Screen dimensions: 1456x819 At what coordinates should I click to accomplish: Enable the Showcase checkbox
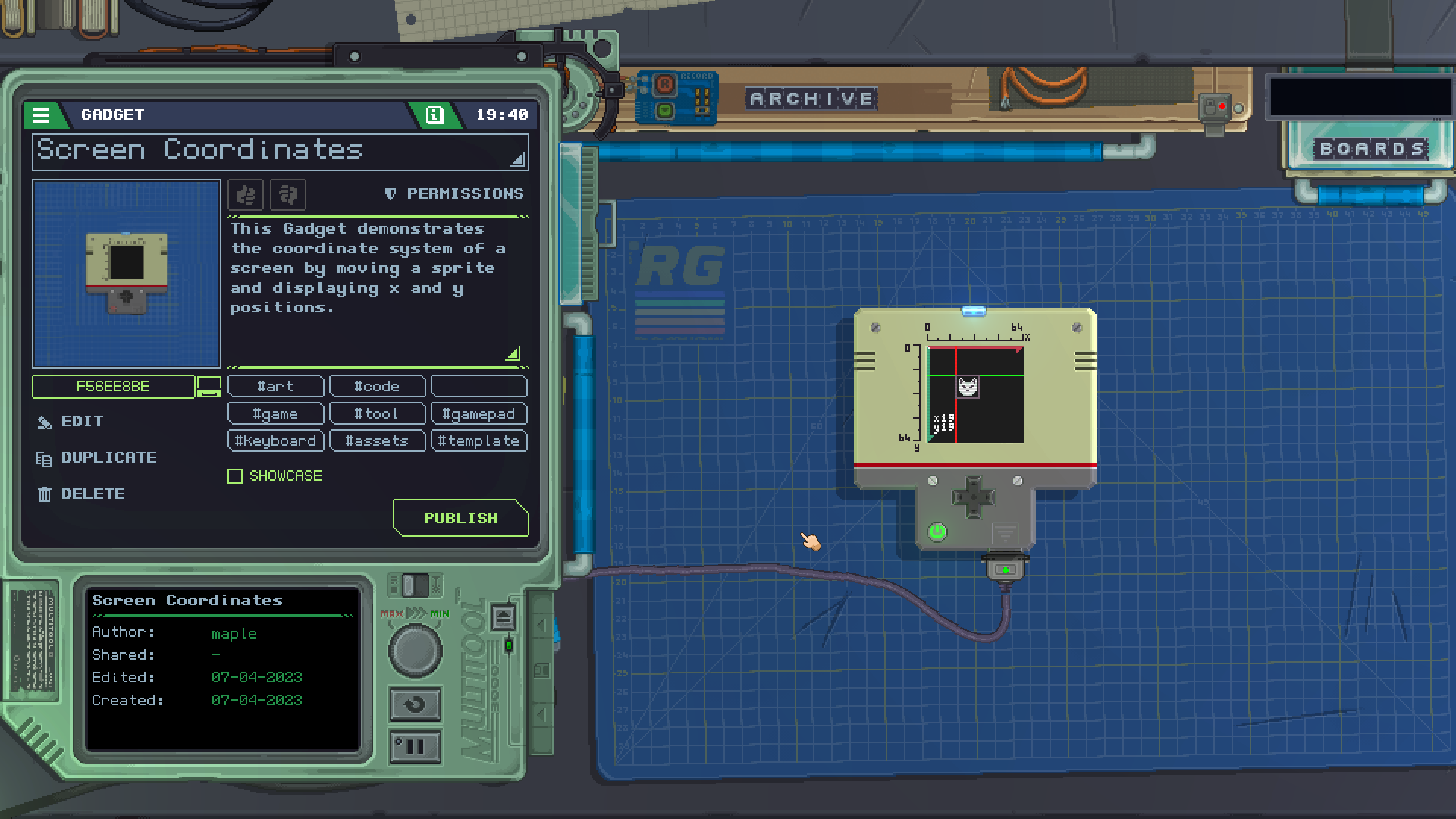pyautogui.click(x=235, y=476)
